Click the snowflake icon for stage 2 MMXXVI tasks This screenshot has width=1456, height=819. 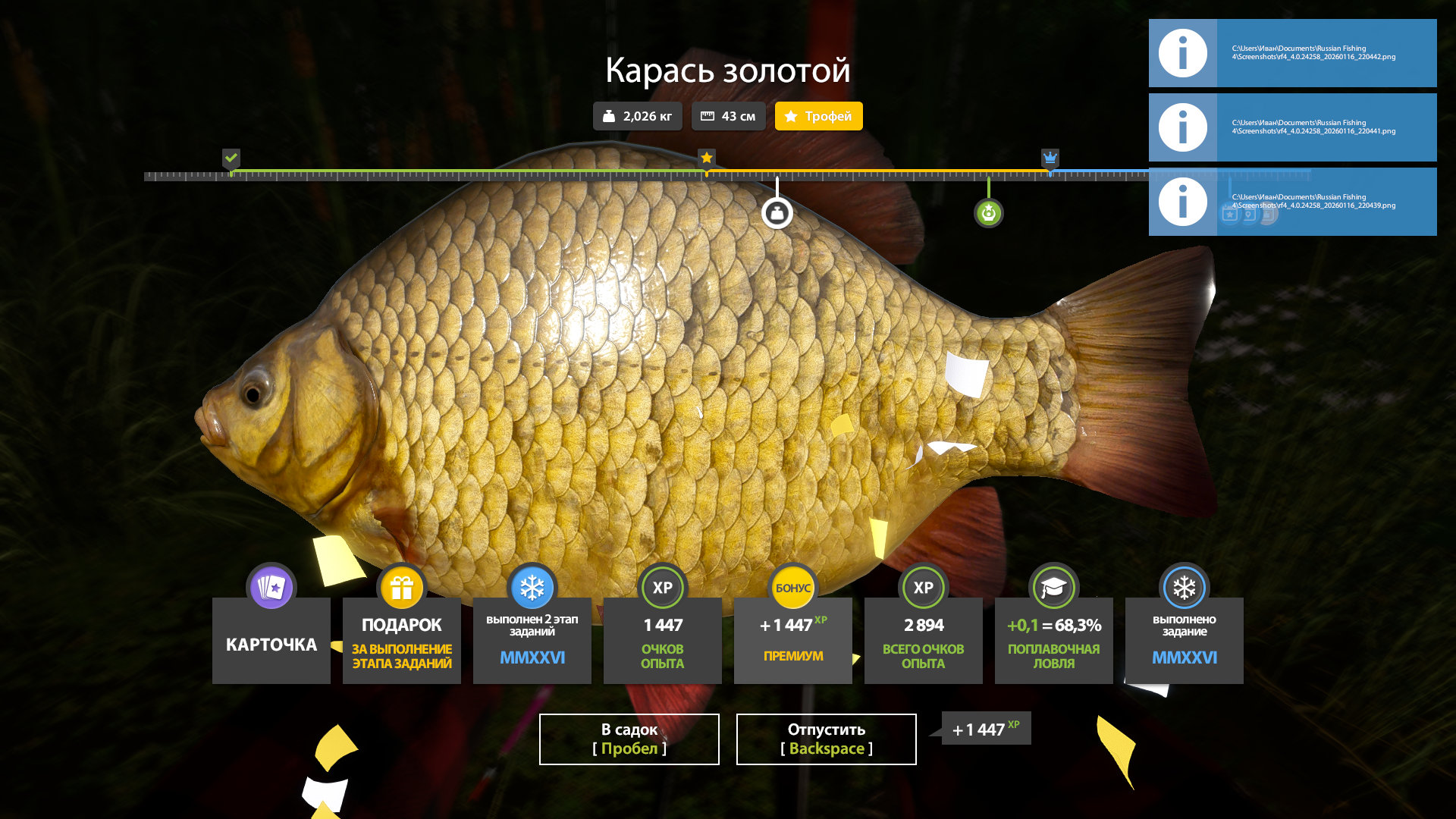click(x=532, y=587)
